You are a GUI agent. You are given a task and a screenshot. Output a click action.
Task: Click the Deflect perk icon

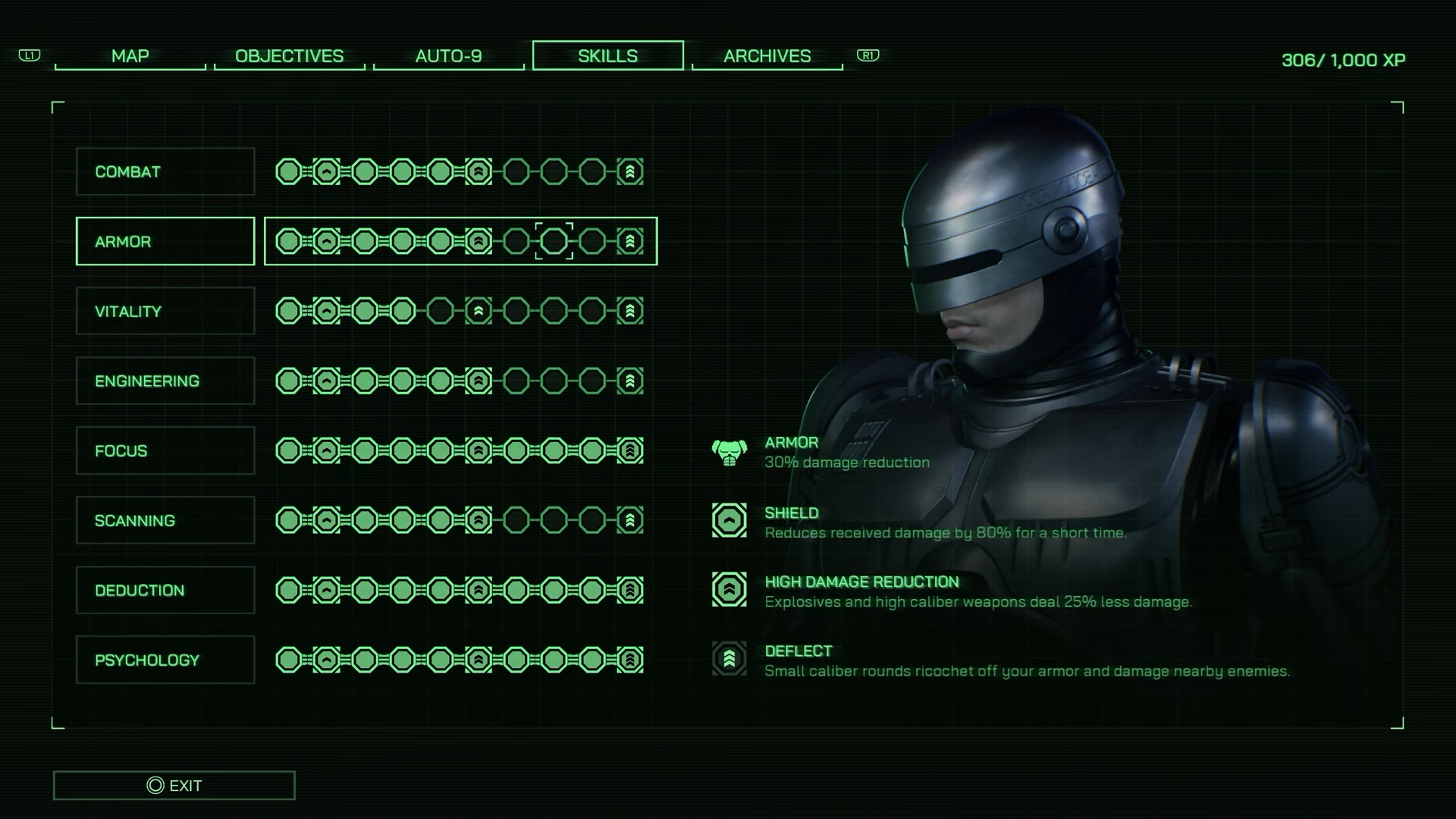click(x=728, y=658)
